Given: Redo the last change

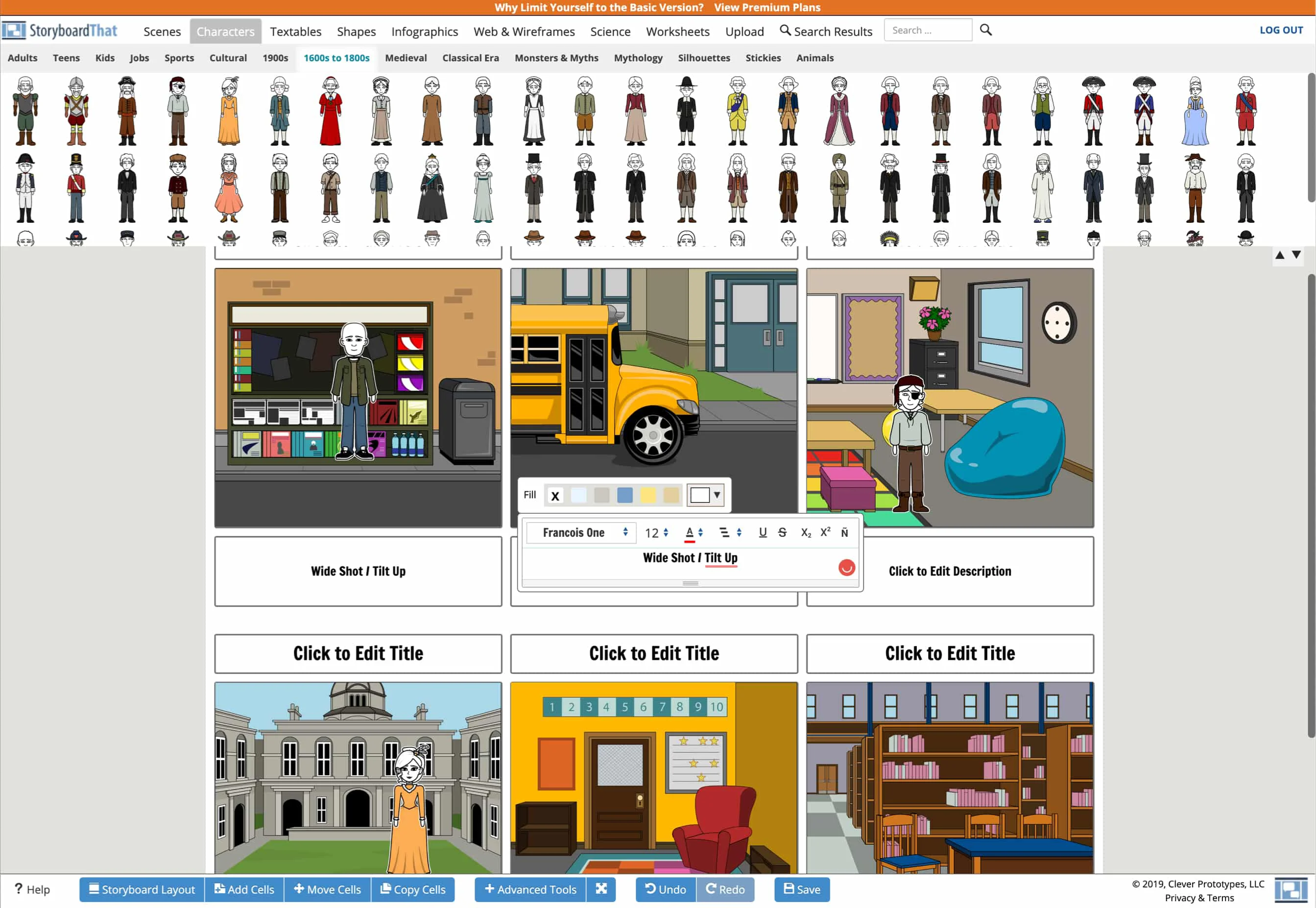Looking at the screenshot, I should coord(726,889).
